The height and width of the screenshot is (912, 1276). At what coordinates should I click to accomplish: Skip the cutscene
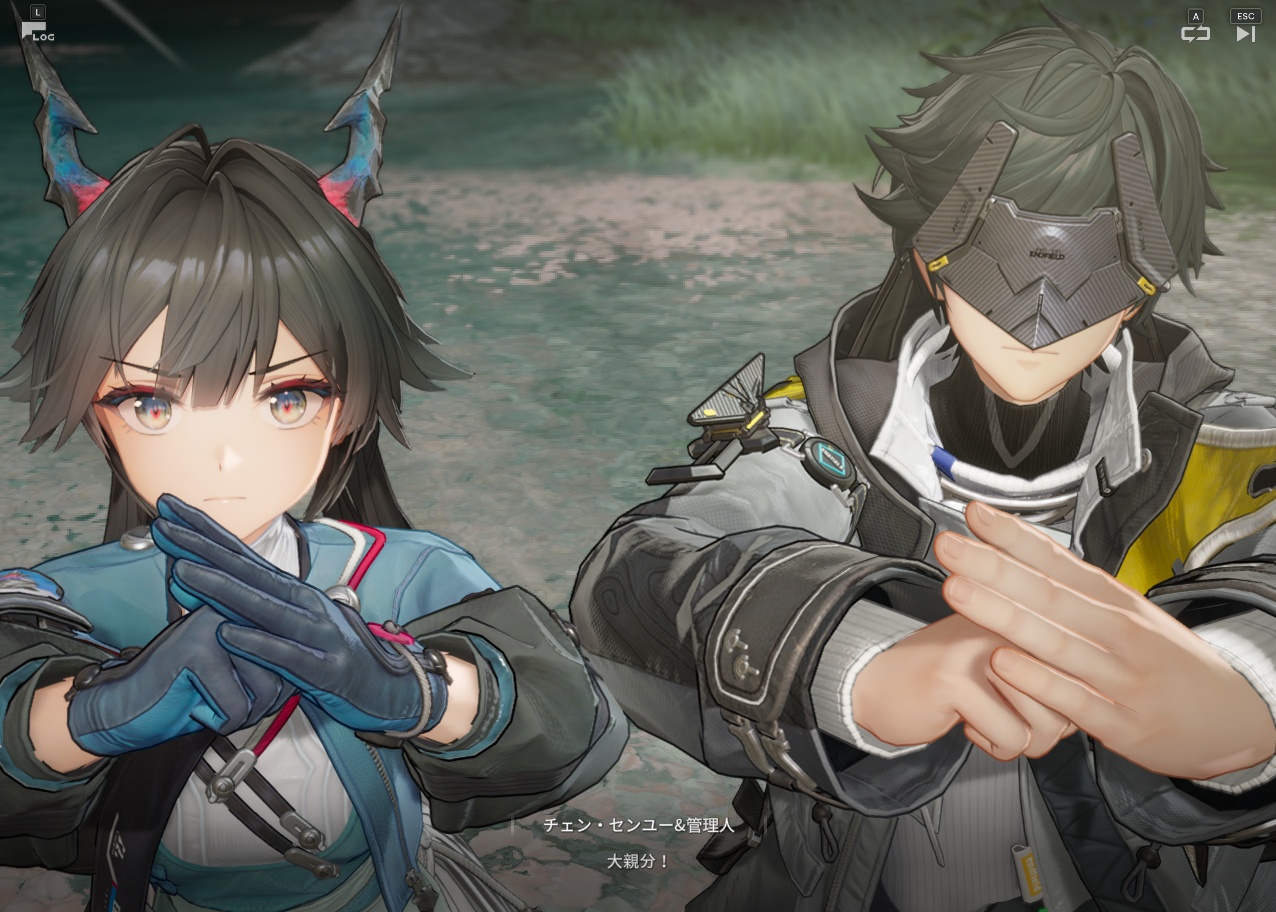point(1245,33)
